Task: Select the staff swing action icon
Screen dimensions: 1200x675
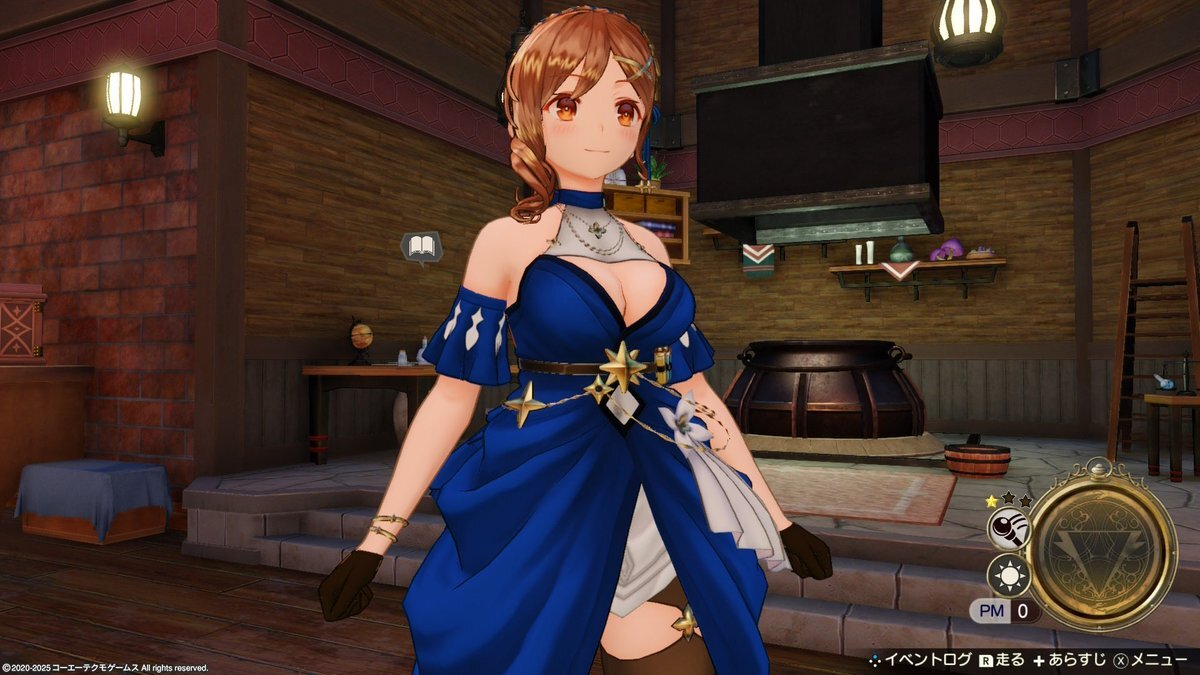Action: pyautogui.click(x=1008, y=528)
